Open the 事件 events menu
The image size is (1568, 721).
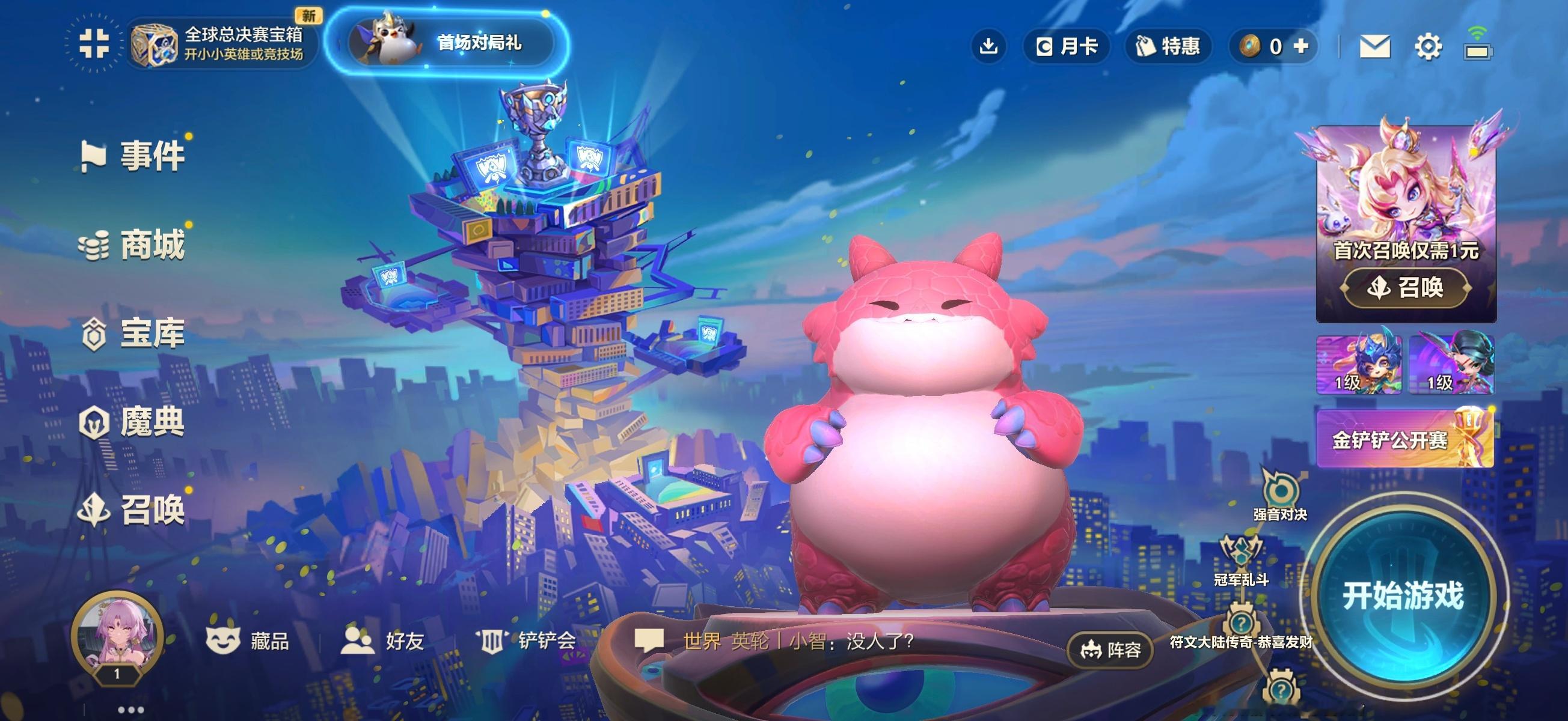pos(134,156)
